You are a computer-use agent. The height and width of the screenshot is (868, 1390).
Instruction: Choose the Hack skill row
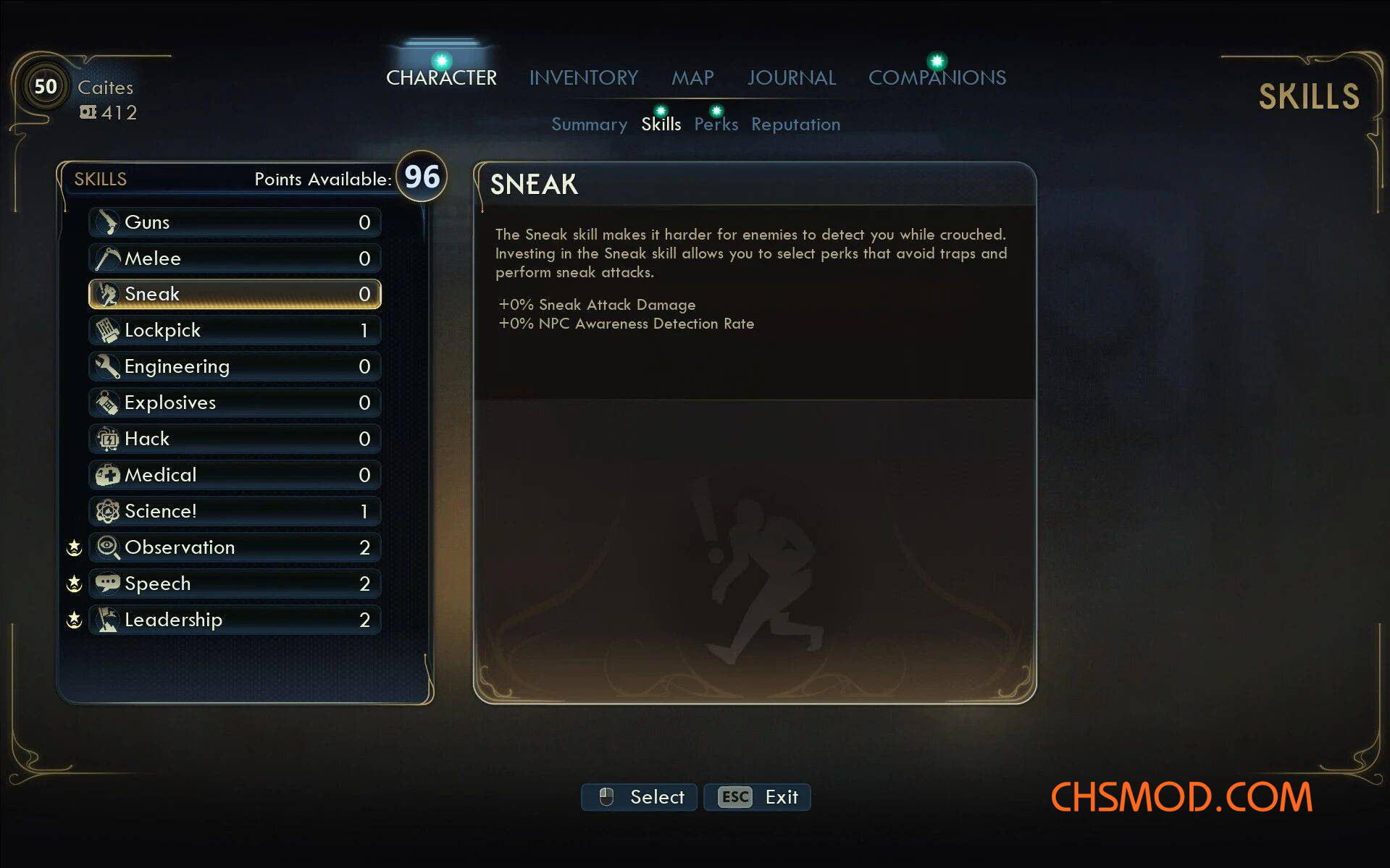(235, 439)
